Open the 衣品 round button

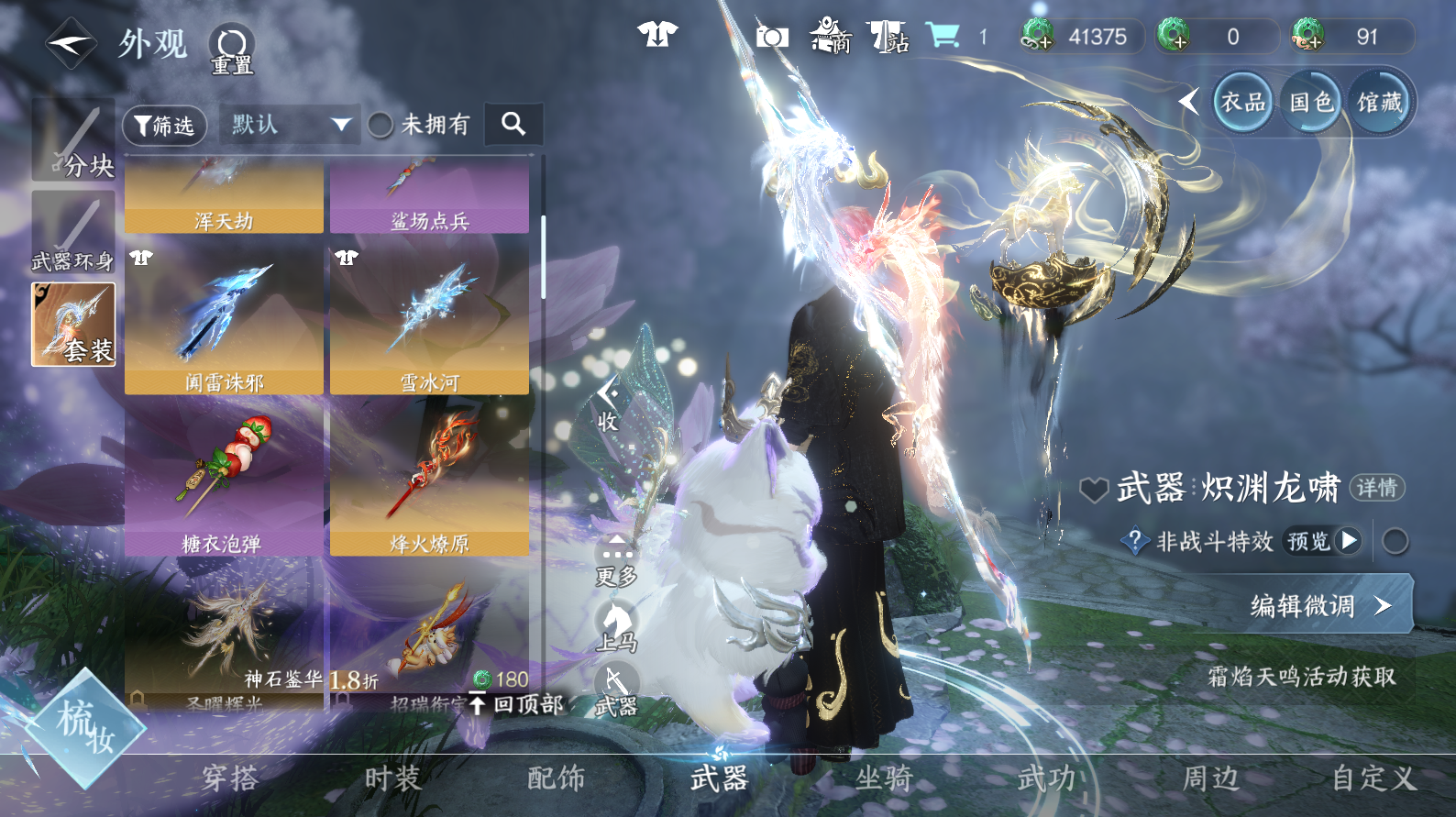tap(1242, 102)
